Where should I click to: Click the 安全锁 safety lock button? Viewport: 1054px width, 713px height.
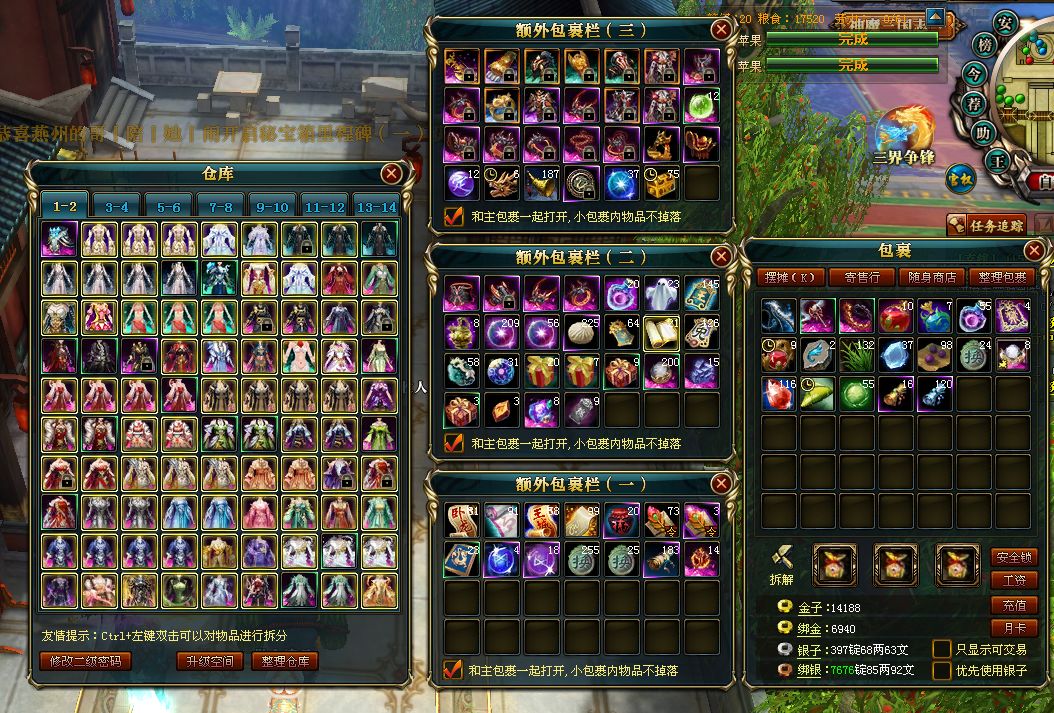click(1013, 557)
